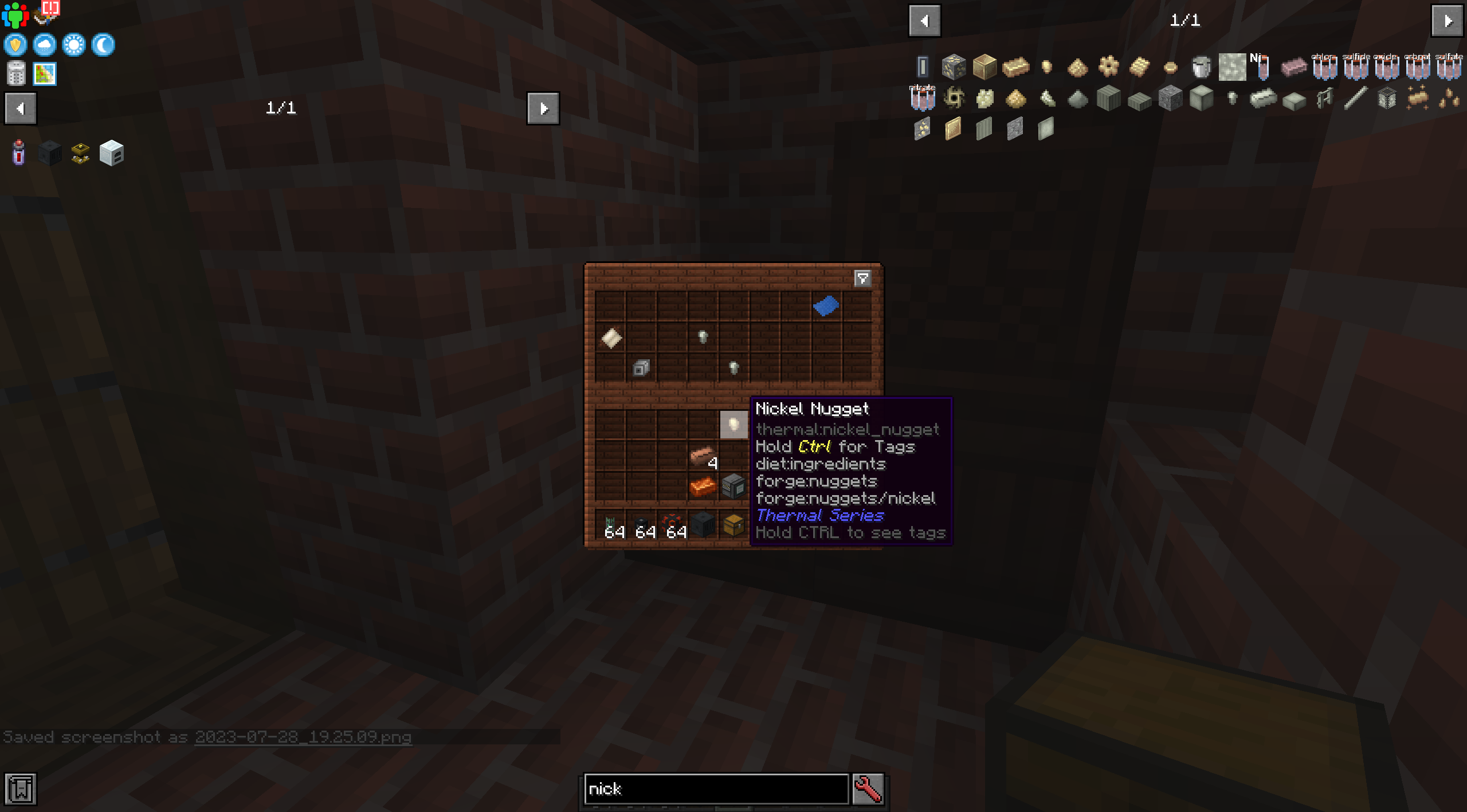Toggle daytime with the sun button

74,45
